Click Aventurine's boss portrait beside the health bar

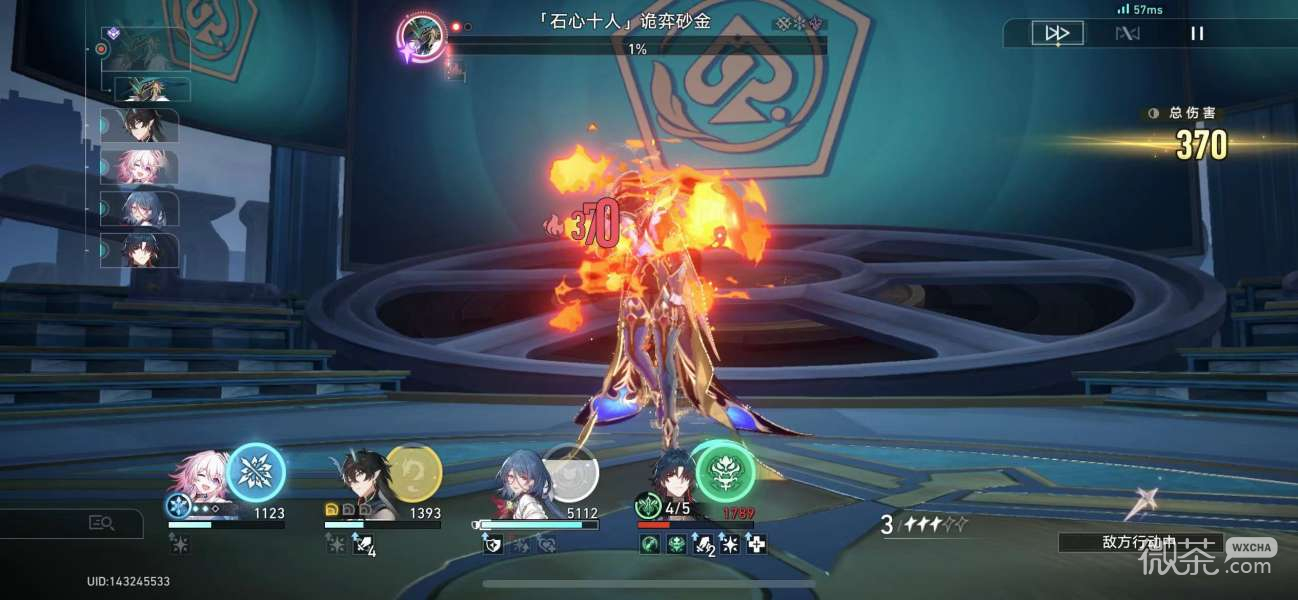422,38
